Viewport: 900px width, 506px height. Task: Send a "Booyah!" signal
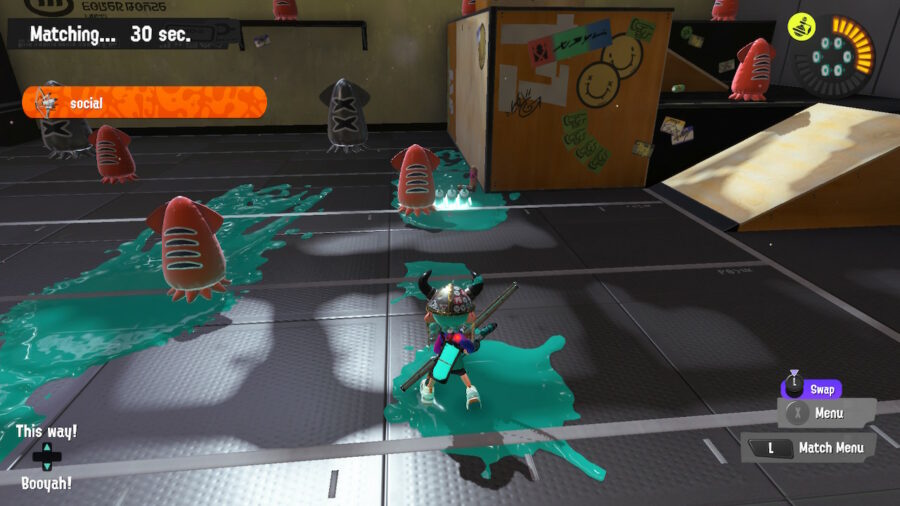click(46, 482)
